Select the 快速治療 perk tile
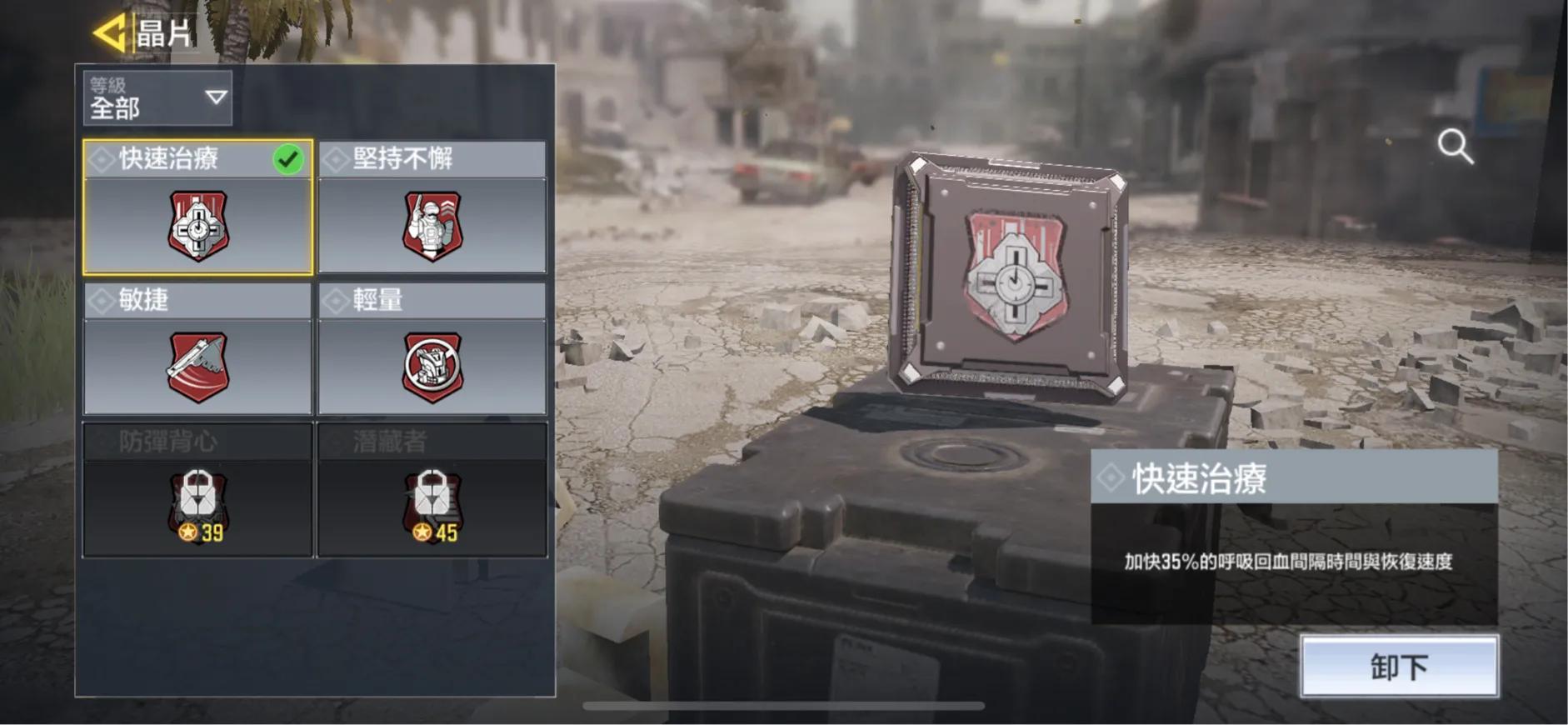Screen dimensions: 1568x725 click(x=198, y=208)
